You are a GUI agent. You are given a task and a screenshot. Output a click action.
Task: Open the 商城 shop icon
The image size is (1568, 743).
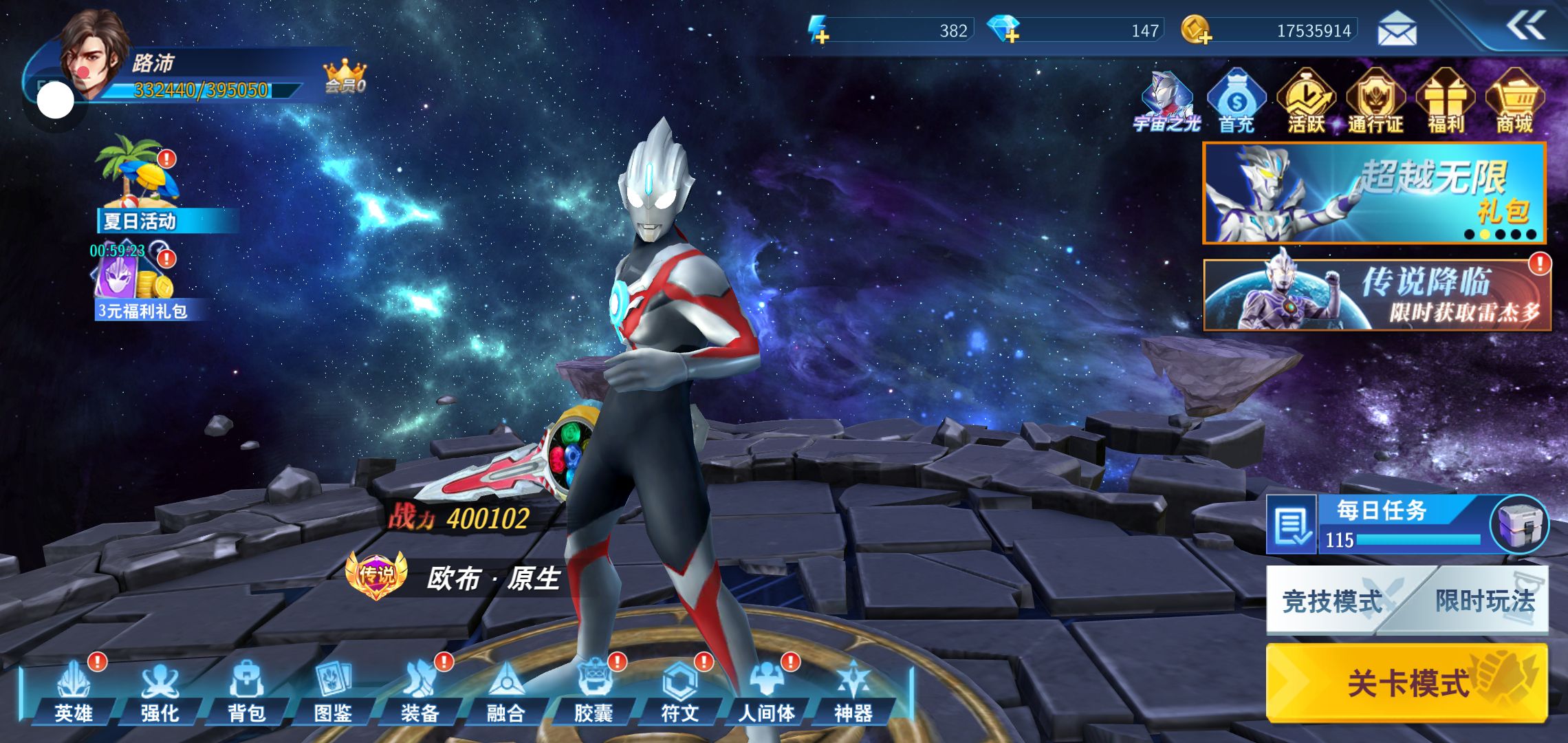tap(1514, 103)
